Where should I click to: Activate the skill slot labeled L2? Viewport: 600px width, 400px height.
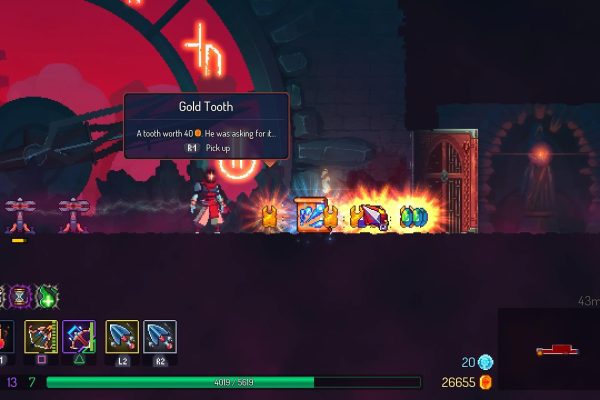pos(121,337)
